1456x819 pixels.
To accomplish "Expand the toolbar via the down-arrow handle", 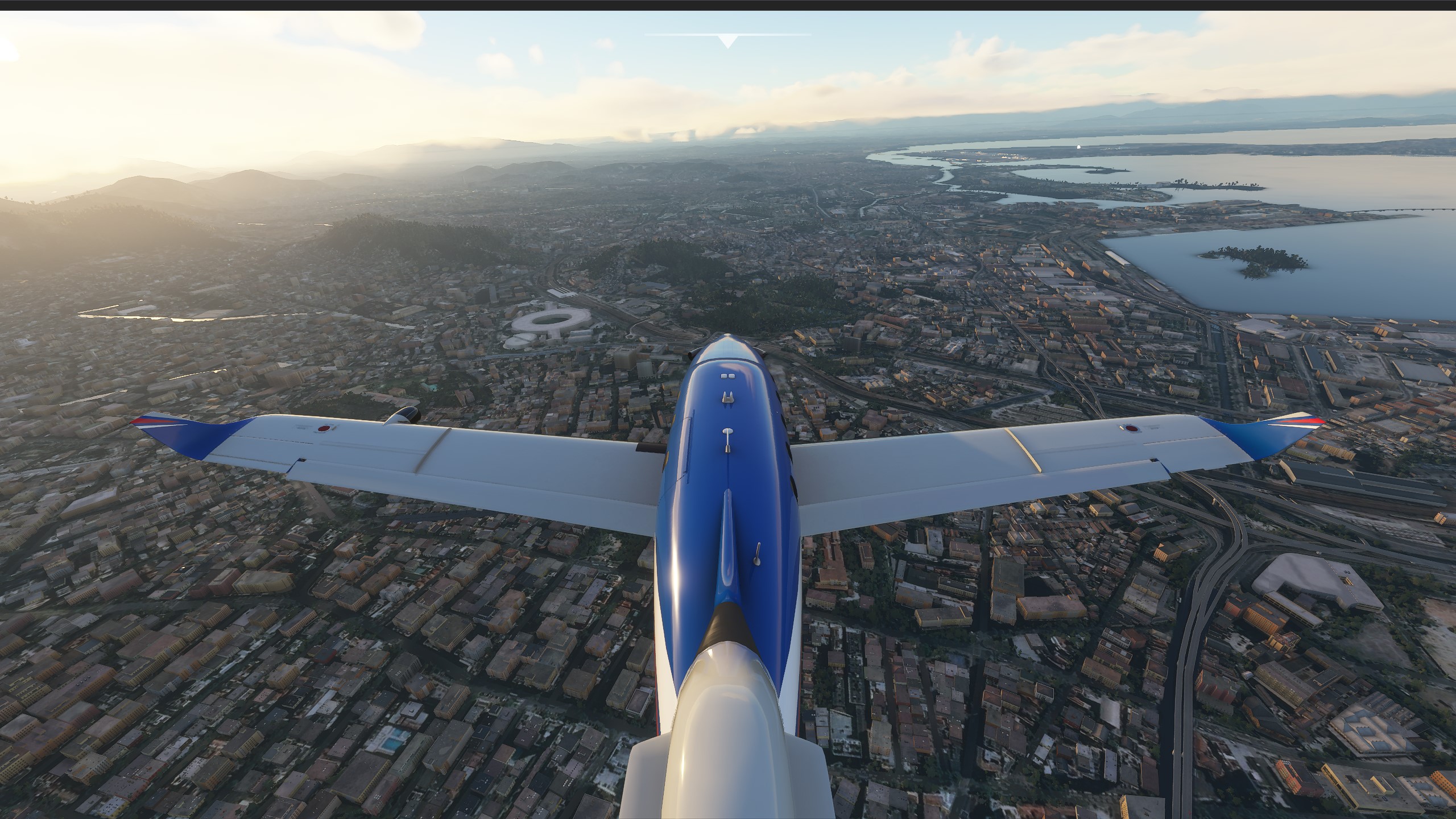I will pos(727,41).
